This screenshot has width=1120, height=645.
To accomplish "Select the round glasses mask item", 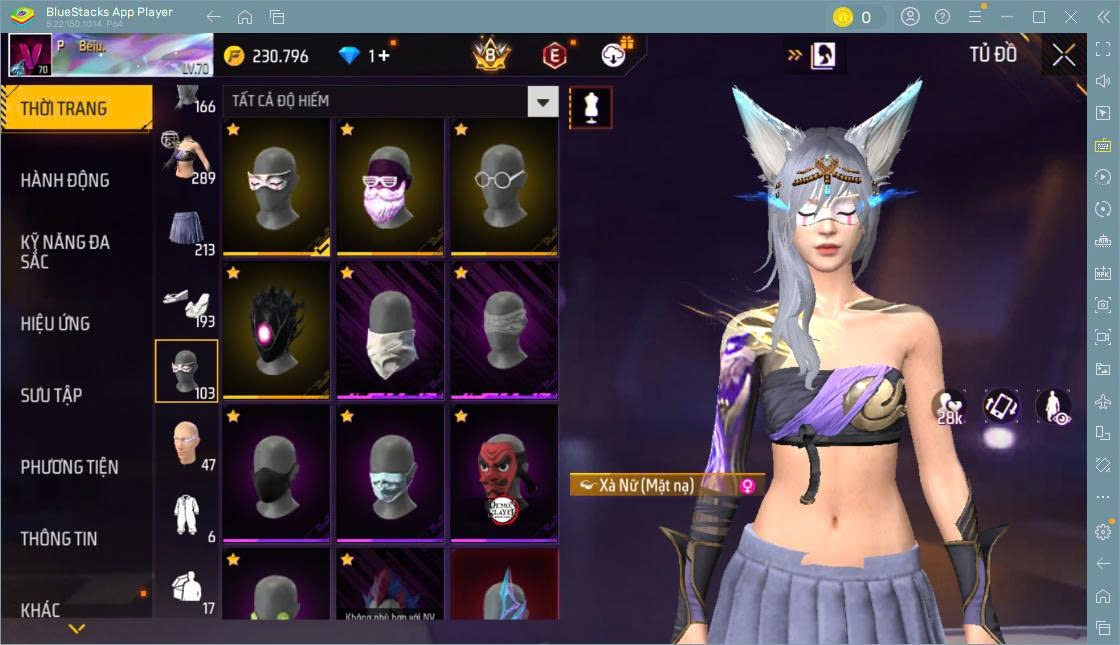I will pyautogui.click(x=504, y=187).
